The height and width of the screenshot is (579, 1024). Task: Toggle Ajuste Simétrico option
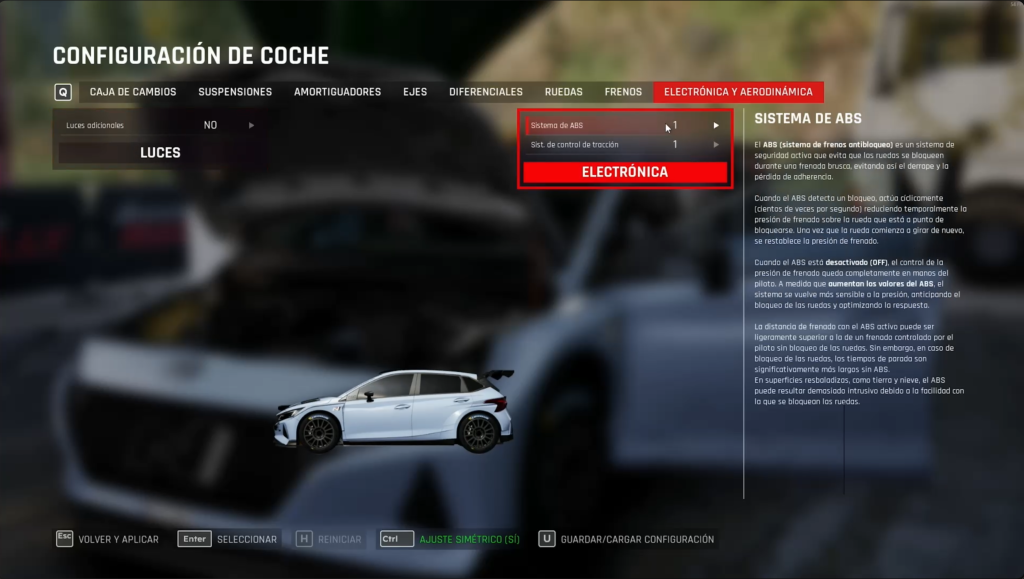(x=451, y=539)
